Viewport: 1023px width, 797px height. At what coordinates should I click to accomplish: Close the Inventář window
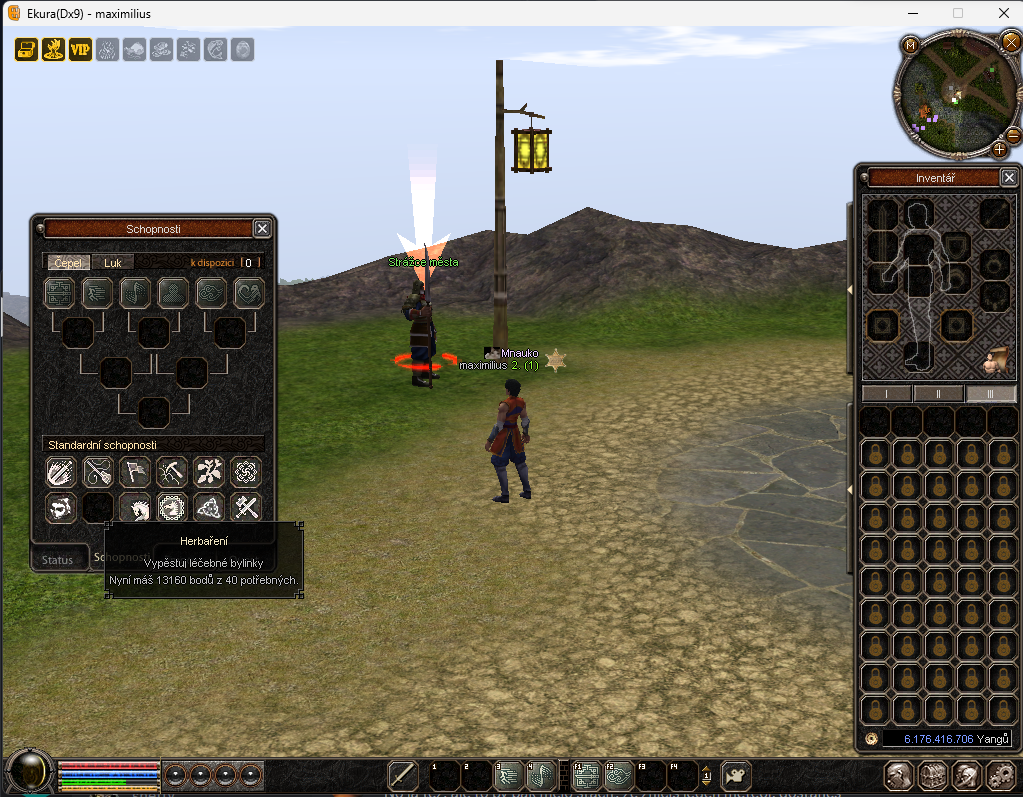pyautogui.click(x=1008, y=178)
